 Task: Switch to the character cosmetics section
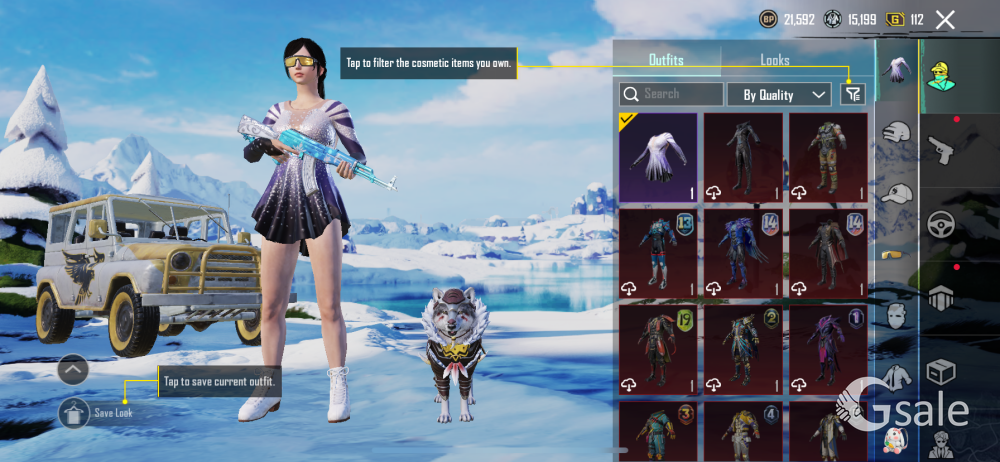(941, 74)
